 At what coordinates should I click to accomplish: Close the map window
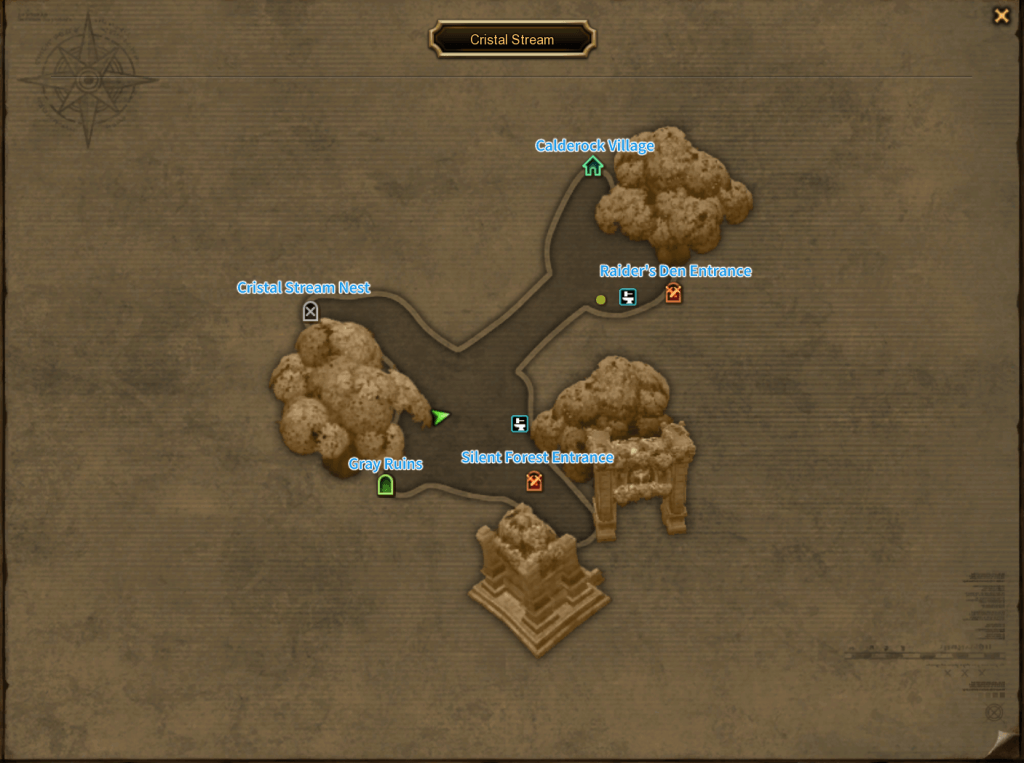pos(1000,16)
